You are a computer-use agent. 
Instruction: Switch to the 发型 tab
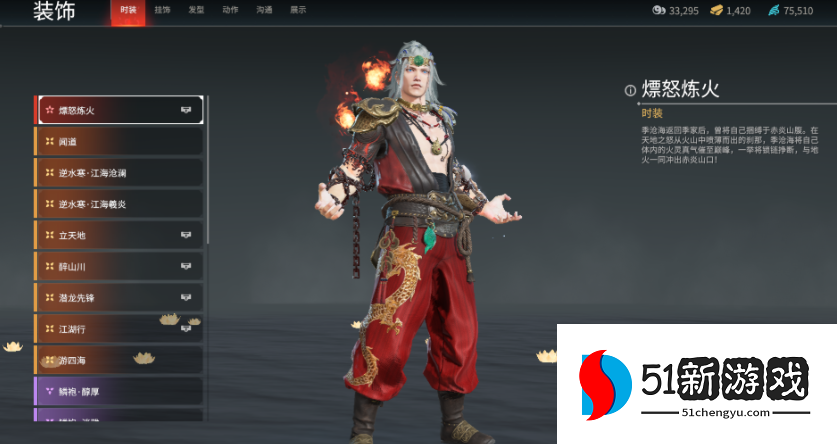pyautogui.click(x=197, y=11)
